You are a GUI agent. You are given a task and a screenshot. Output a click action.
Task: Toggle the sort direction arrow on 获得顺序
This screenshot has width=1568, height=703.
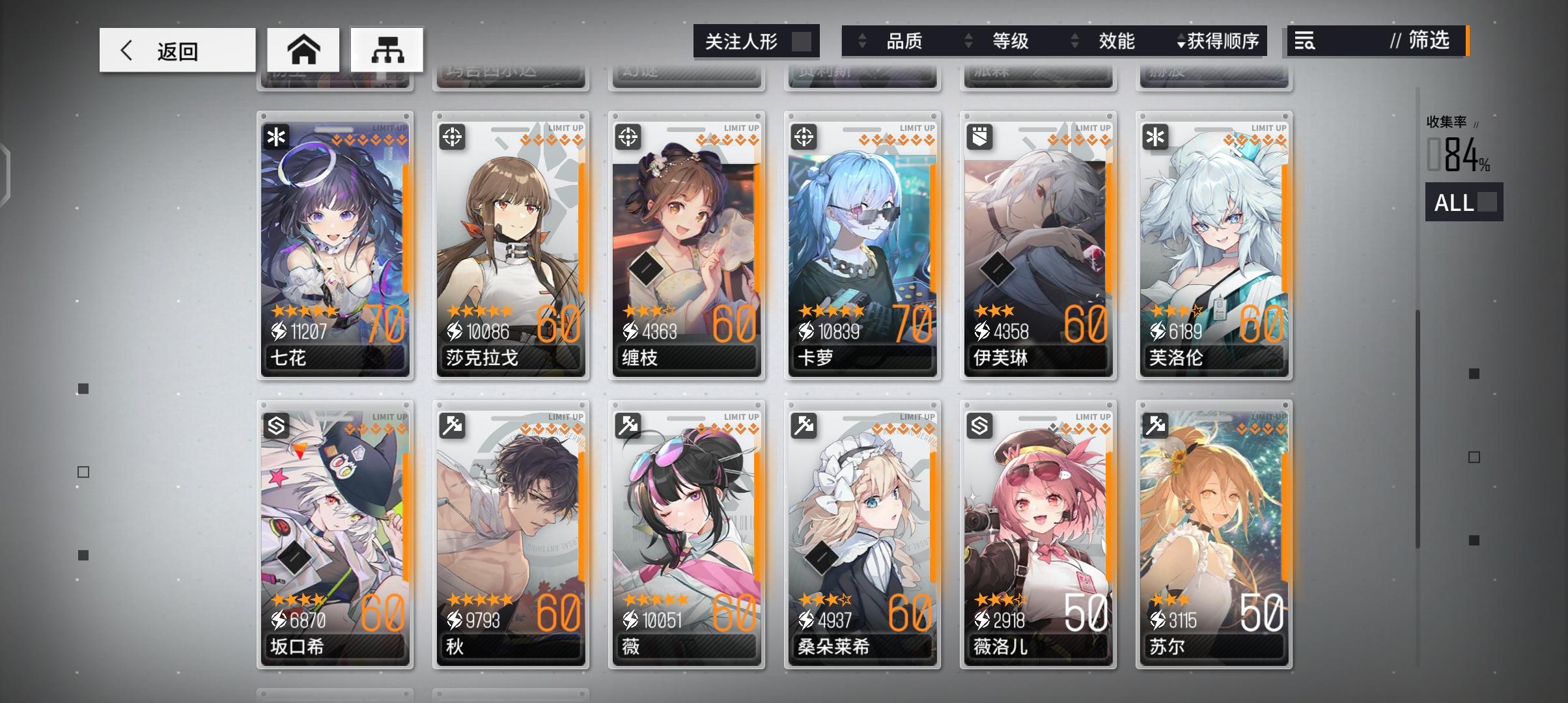[x=1179, y=42]
